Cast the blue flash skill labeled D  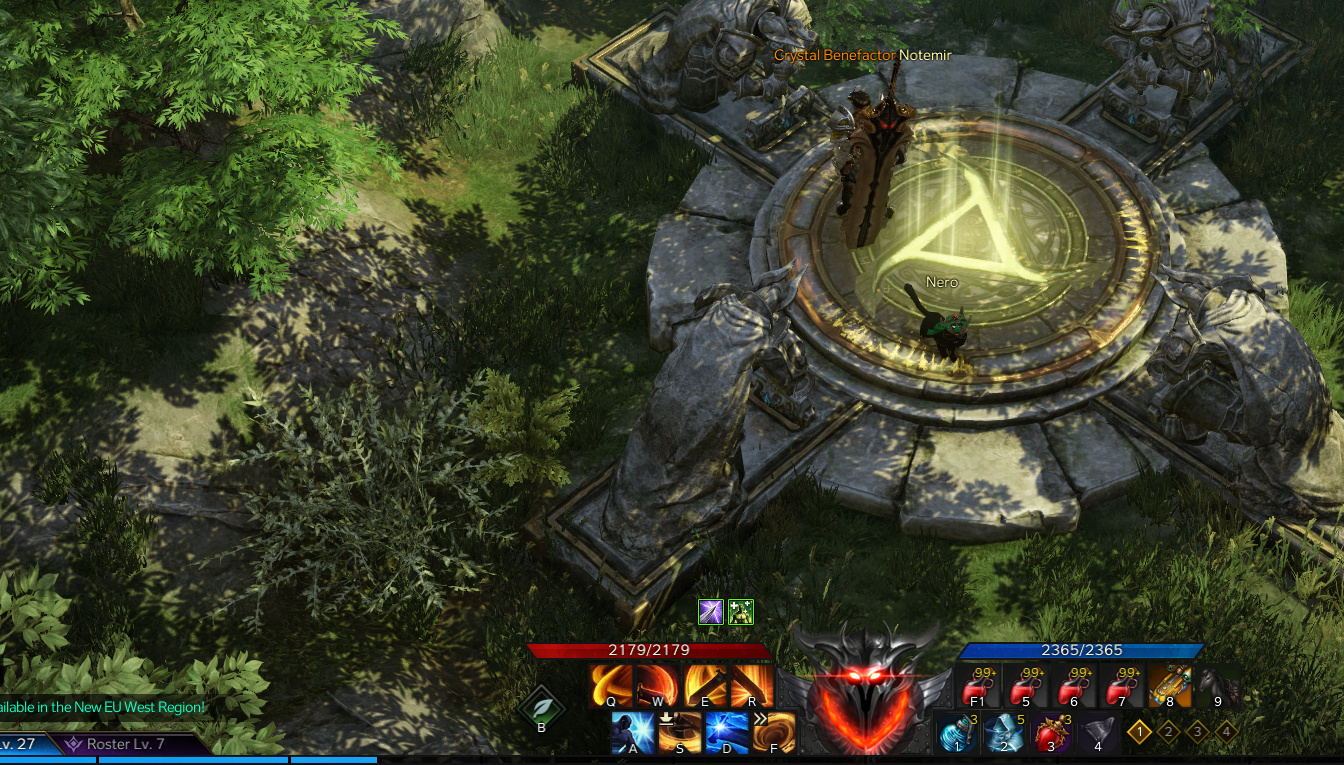pyautogui.click(x=727, y=732)
